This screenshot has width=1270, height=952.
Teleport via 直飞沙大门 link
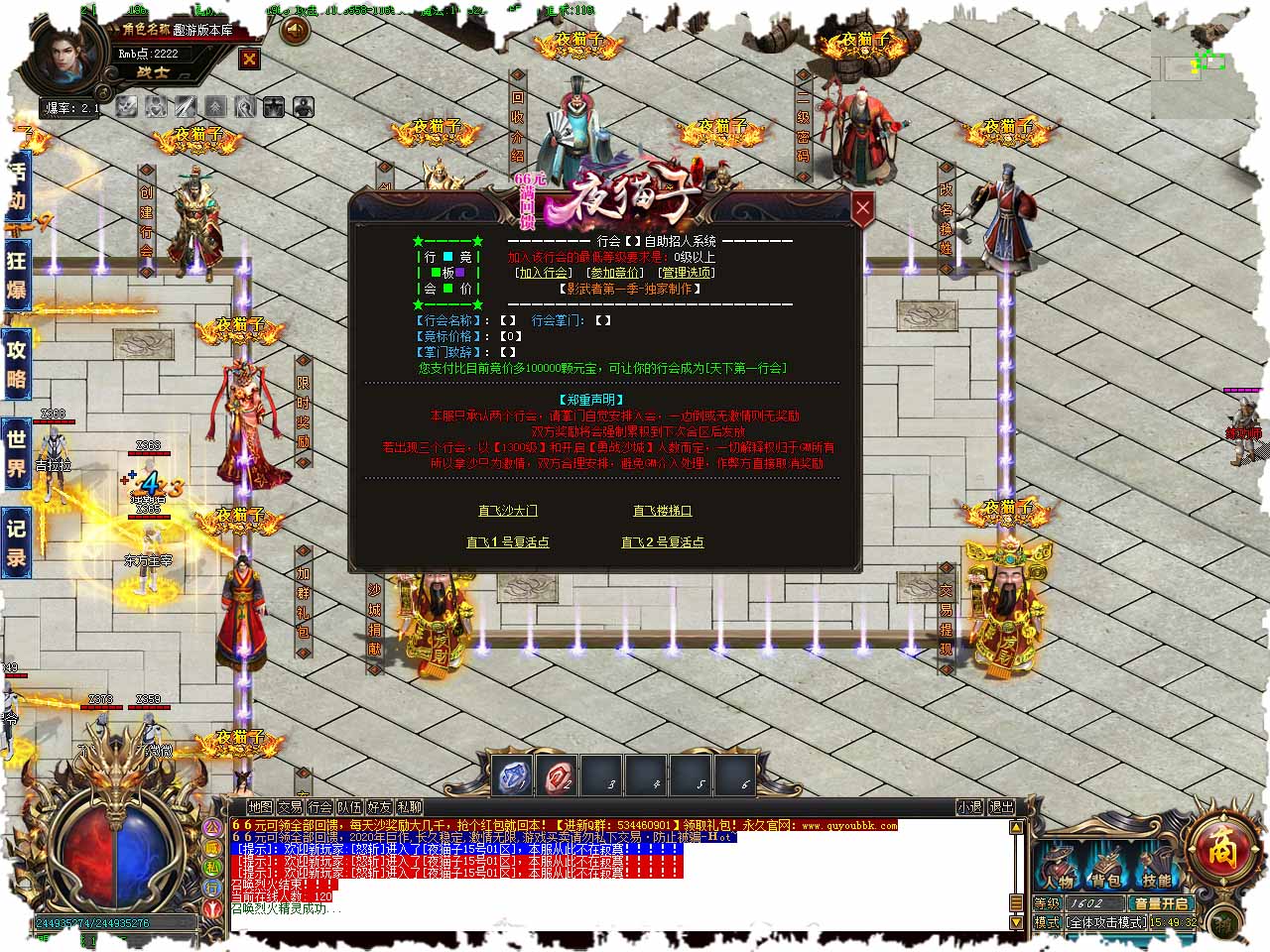pyautogui.click(x=508, y=511)
